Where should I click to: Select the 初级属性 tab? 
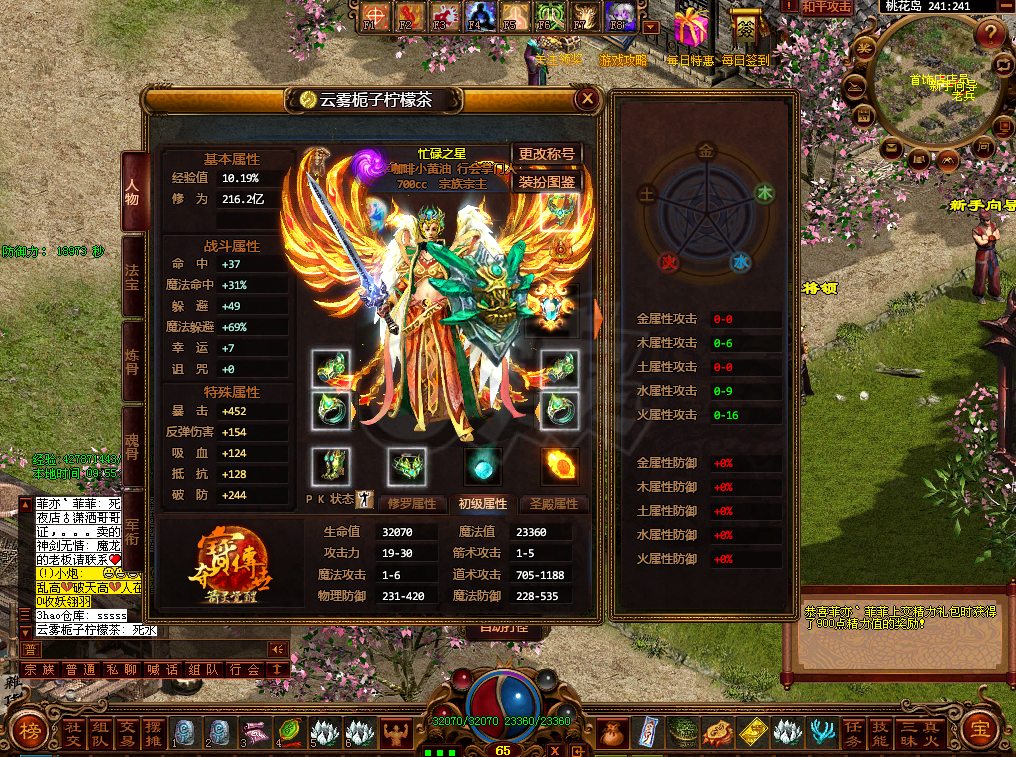click(481, 504)
